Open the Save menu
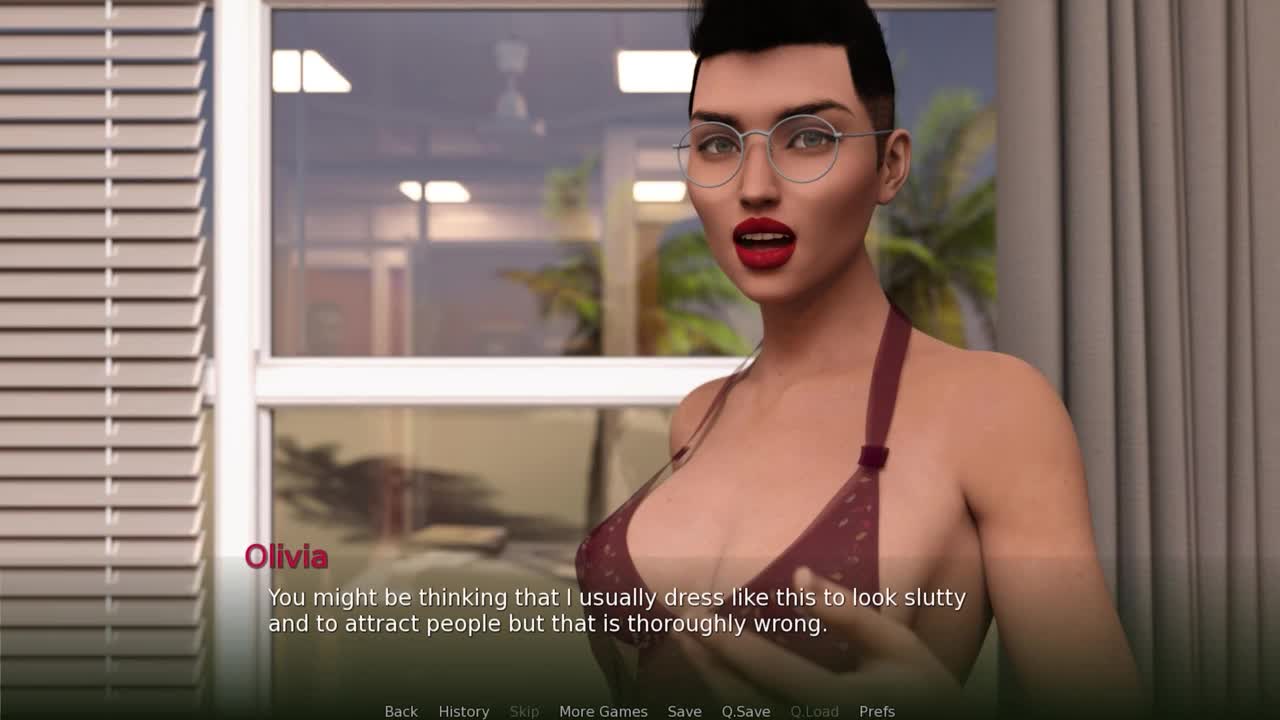This screenshot has height=720, width=1280. coord(684,711)
